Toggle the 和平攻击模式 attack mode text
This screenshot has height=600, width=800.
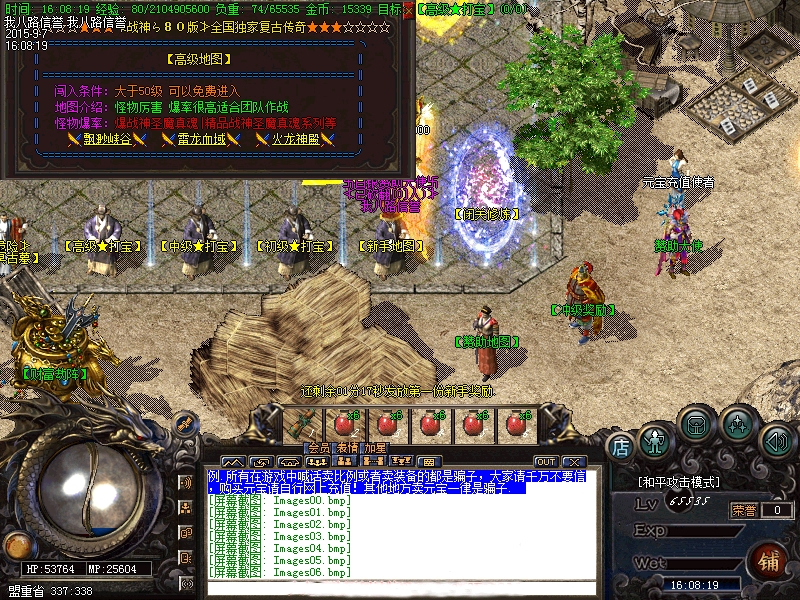[x=680, y=482]
